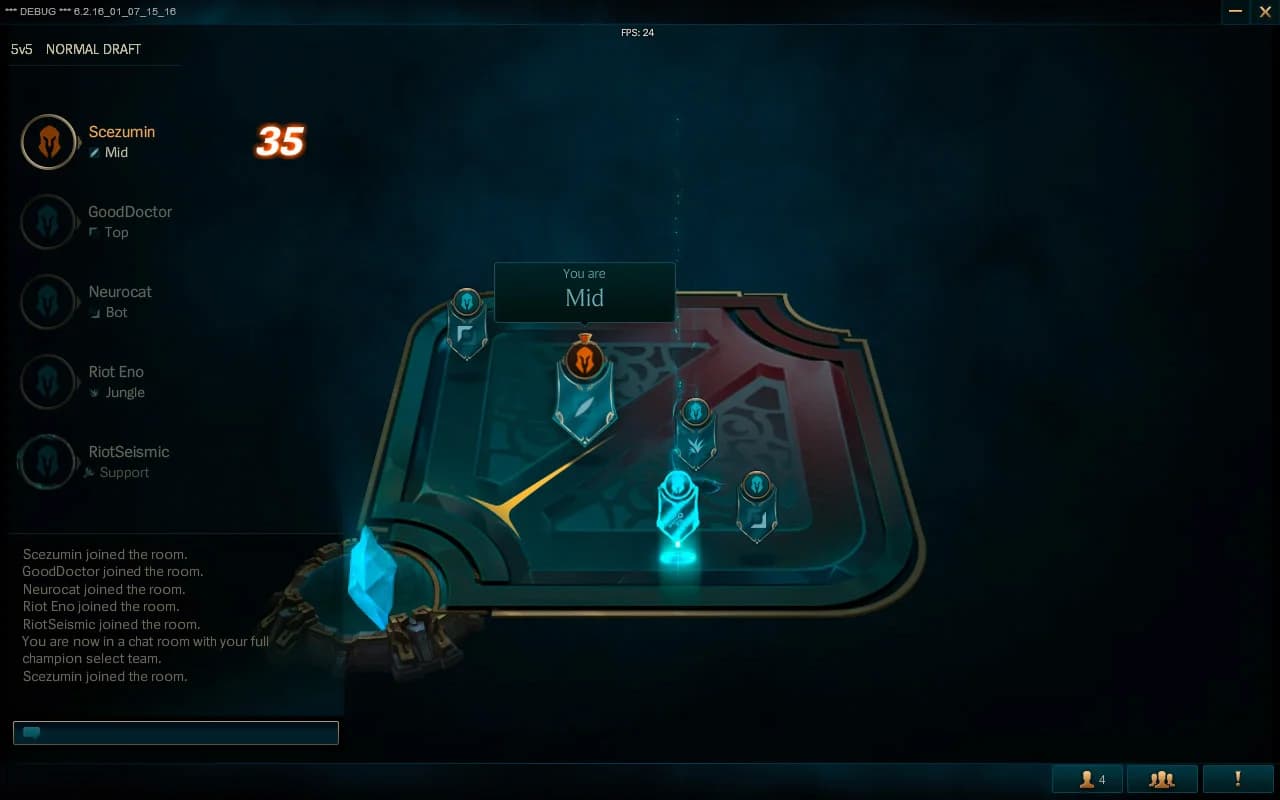
Task: Click Scezumin's orange summoner profile icon
Action: pos(49,141)
